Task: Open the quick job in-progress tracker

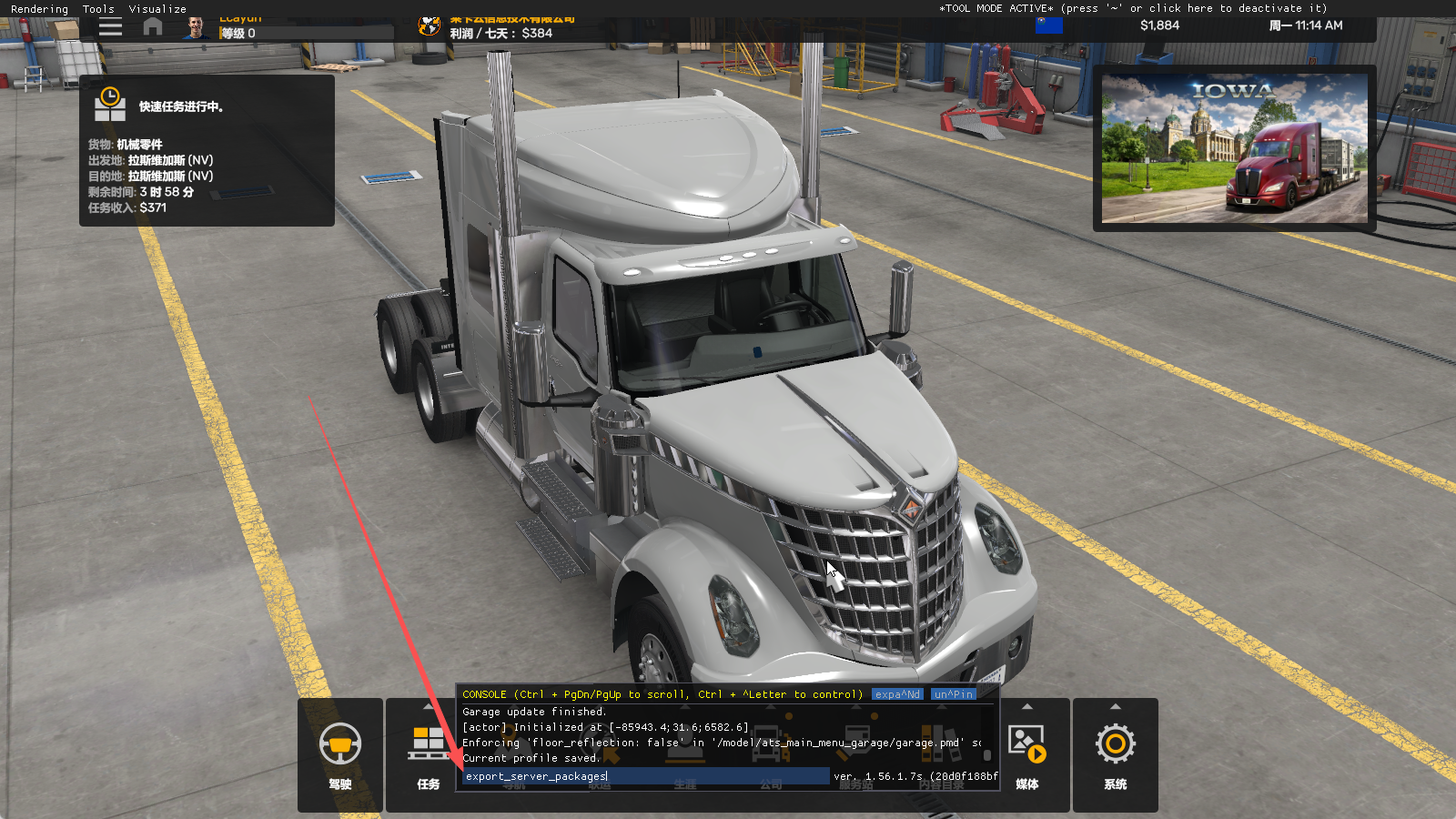Action: [x=207, y=150]
